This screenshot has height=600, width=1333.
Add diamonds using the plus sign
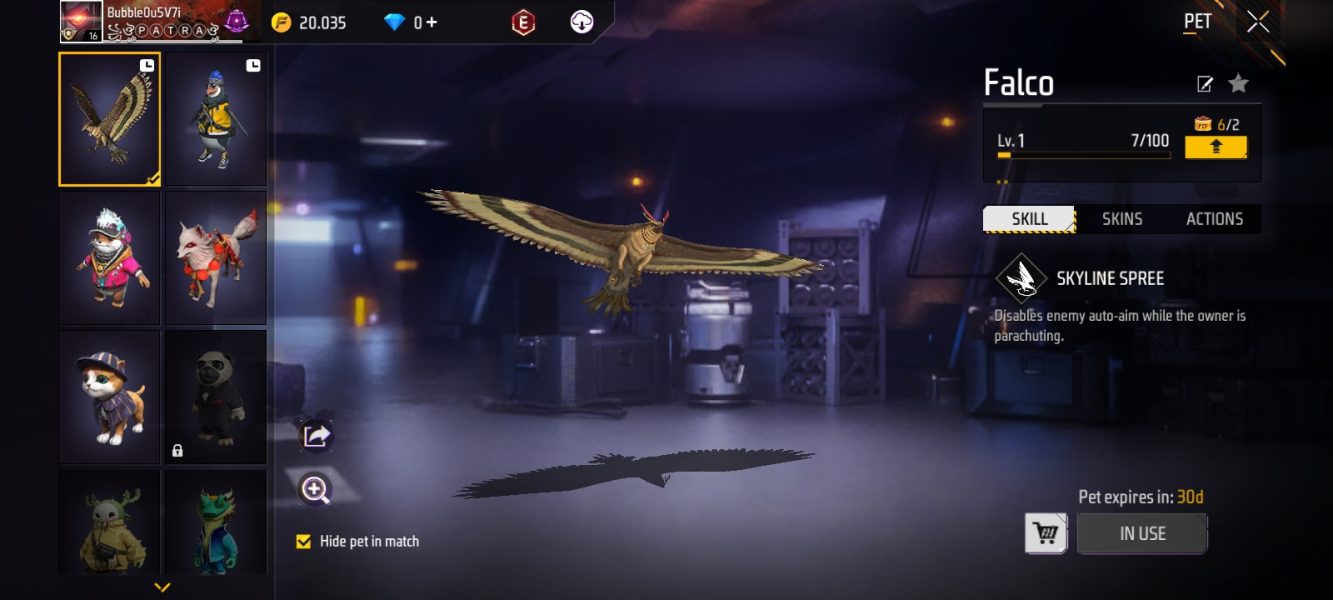(x=432, y=22)
